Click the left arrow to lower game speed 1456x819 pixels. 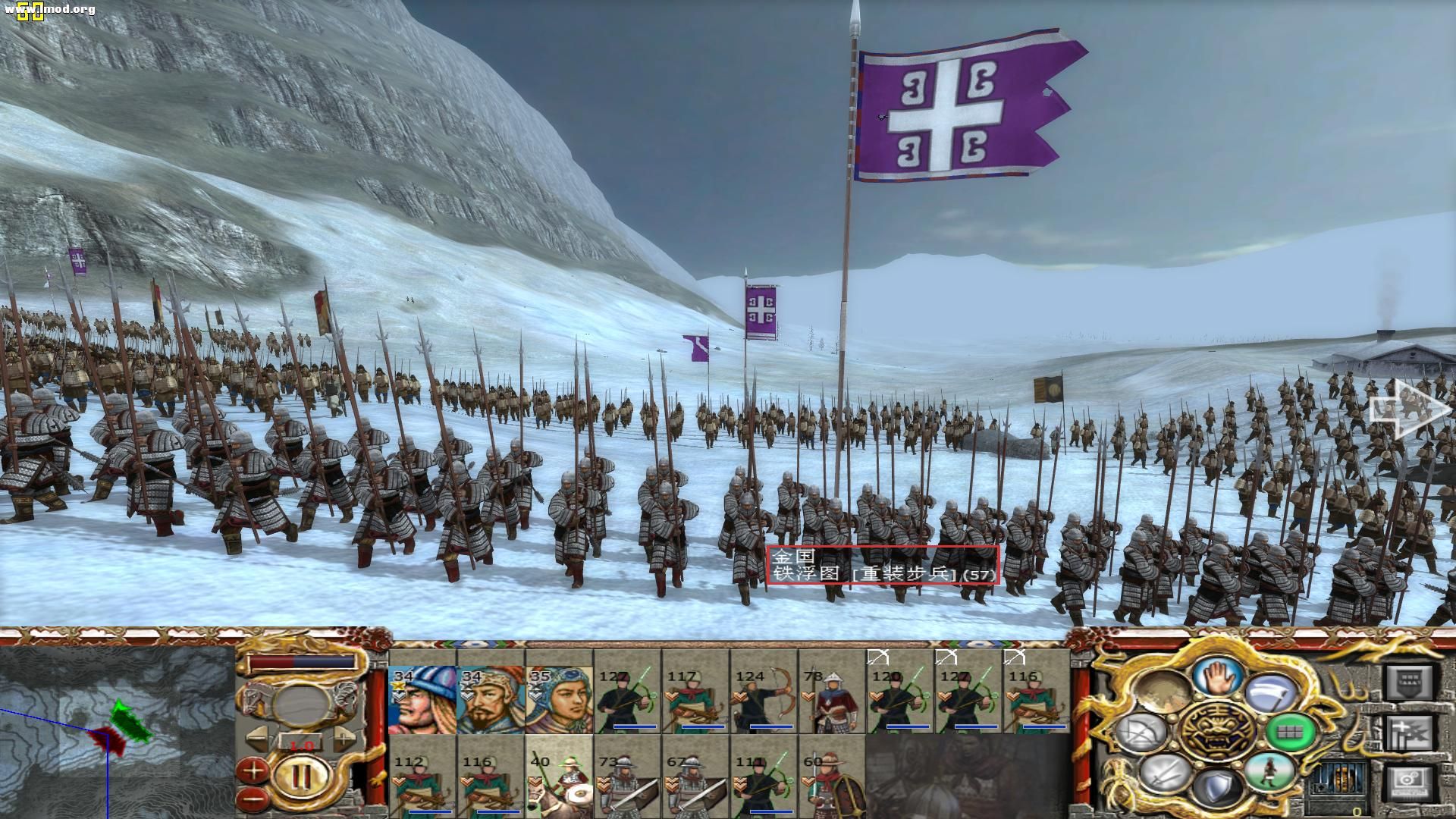pyautogui.click(x=258, y=736)
